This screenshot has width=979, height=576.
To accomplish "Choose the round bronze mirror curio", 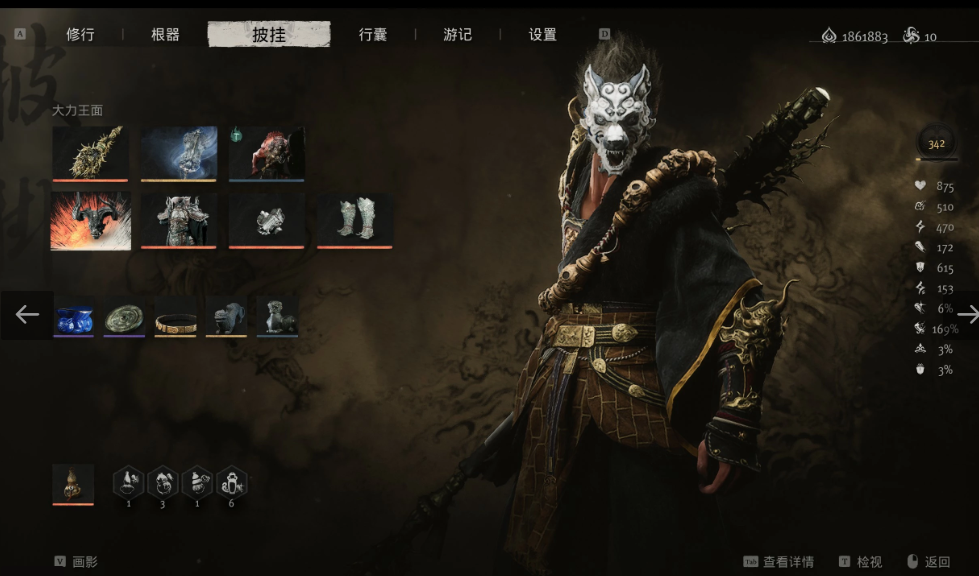I will point(124,316).
